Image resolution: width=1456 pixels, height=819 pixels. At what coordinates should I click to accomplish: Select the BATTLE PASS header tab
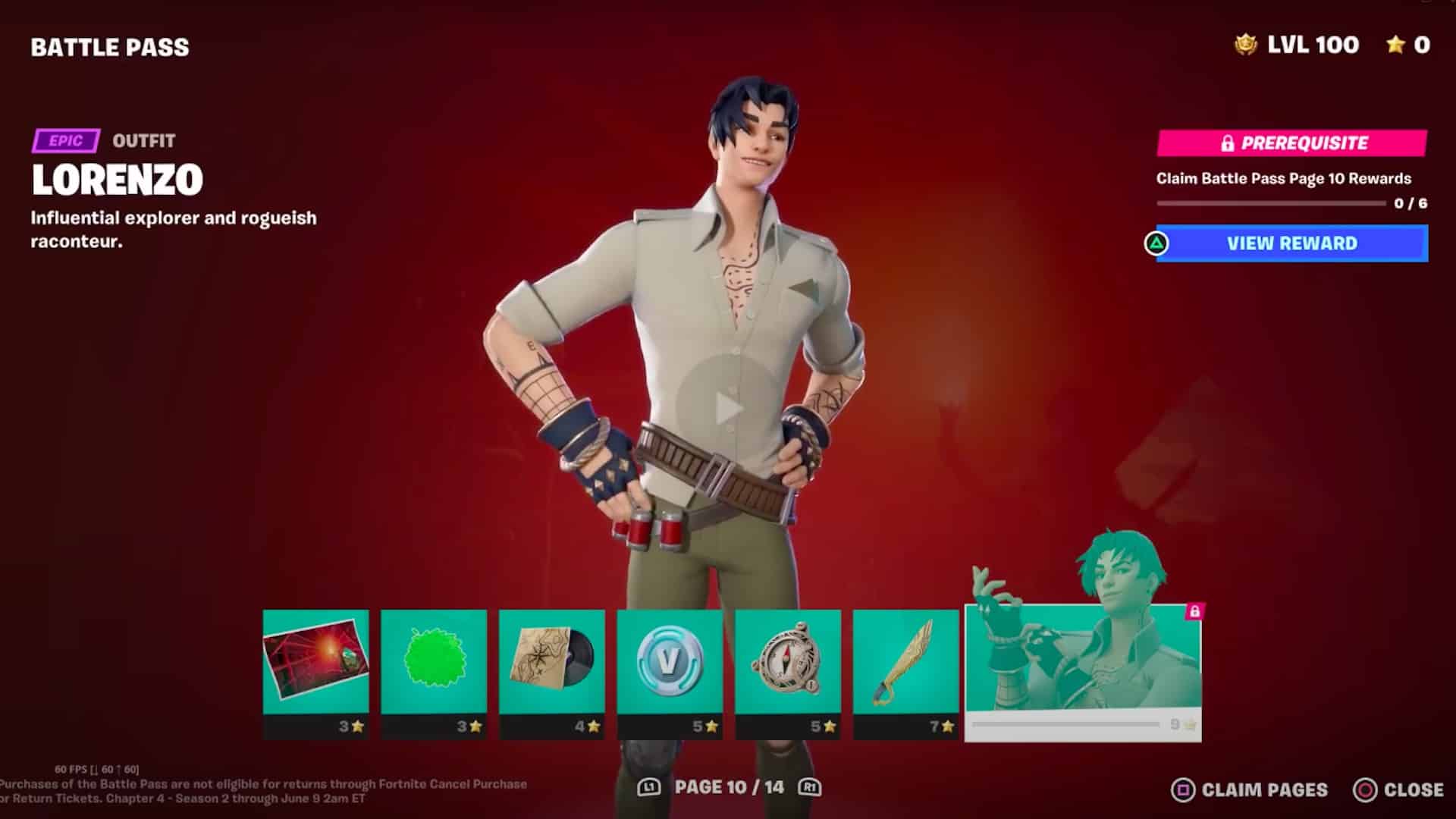[108, 47]
